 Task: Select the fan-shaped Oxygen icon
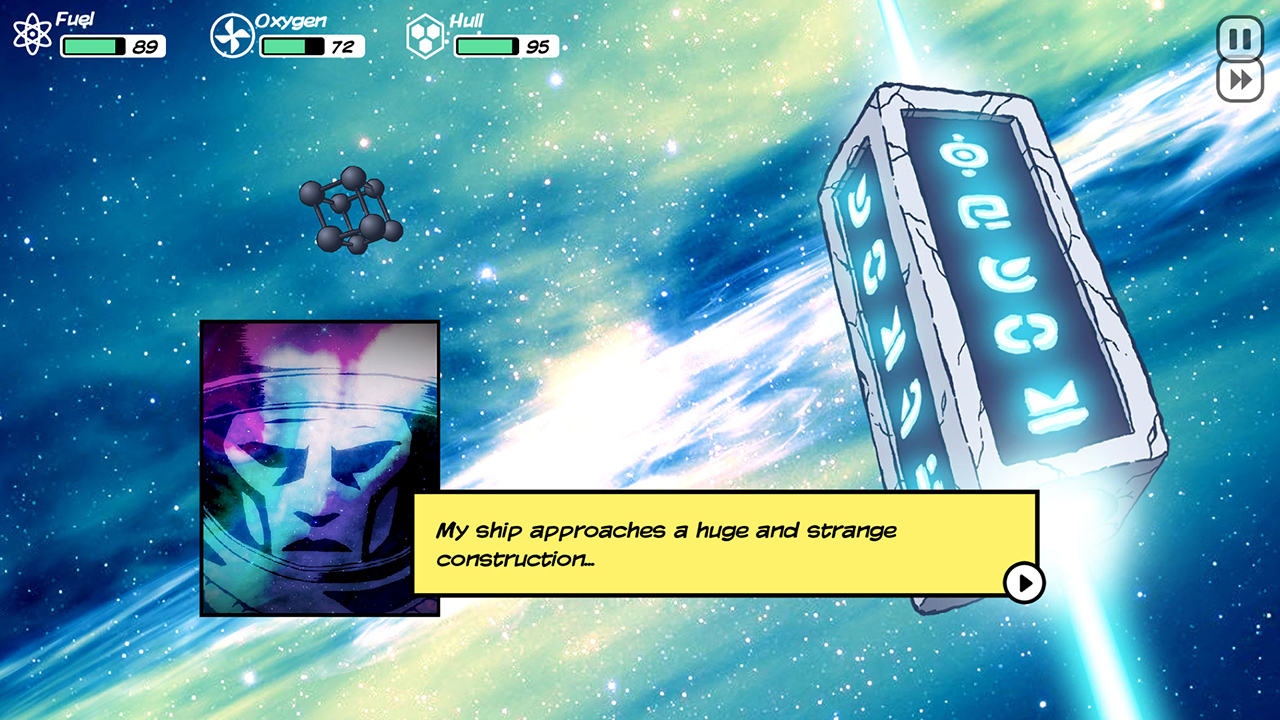click(x=231, y=35)
